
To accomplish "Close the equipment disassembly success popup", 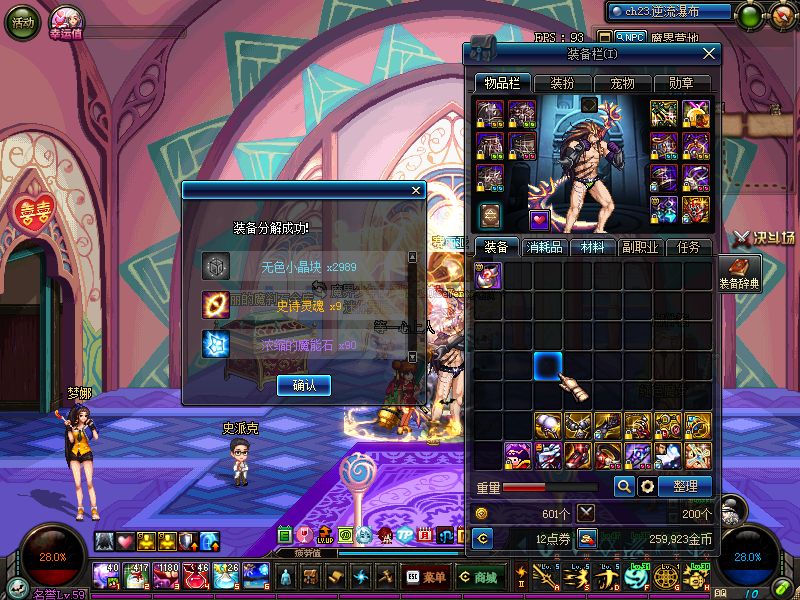I will tap(416, 191).
